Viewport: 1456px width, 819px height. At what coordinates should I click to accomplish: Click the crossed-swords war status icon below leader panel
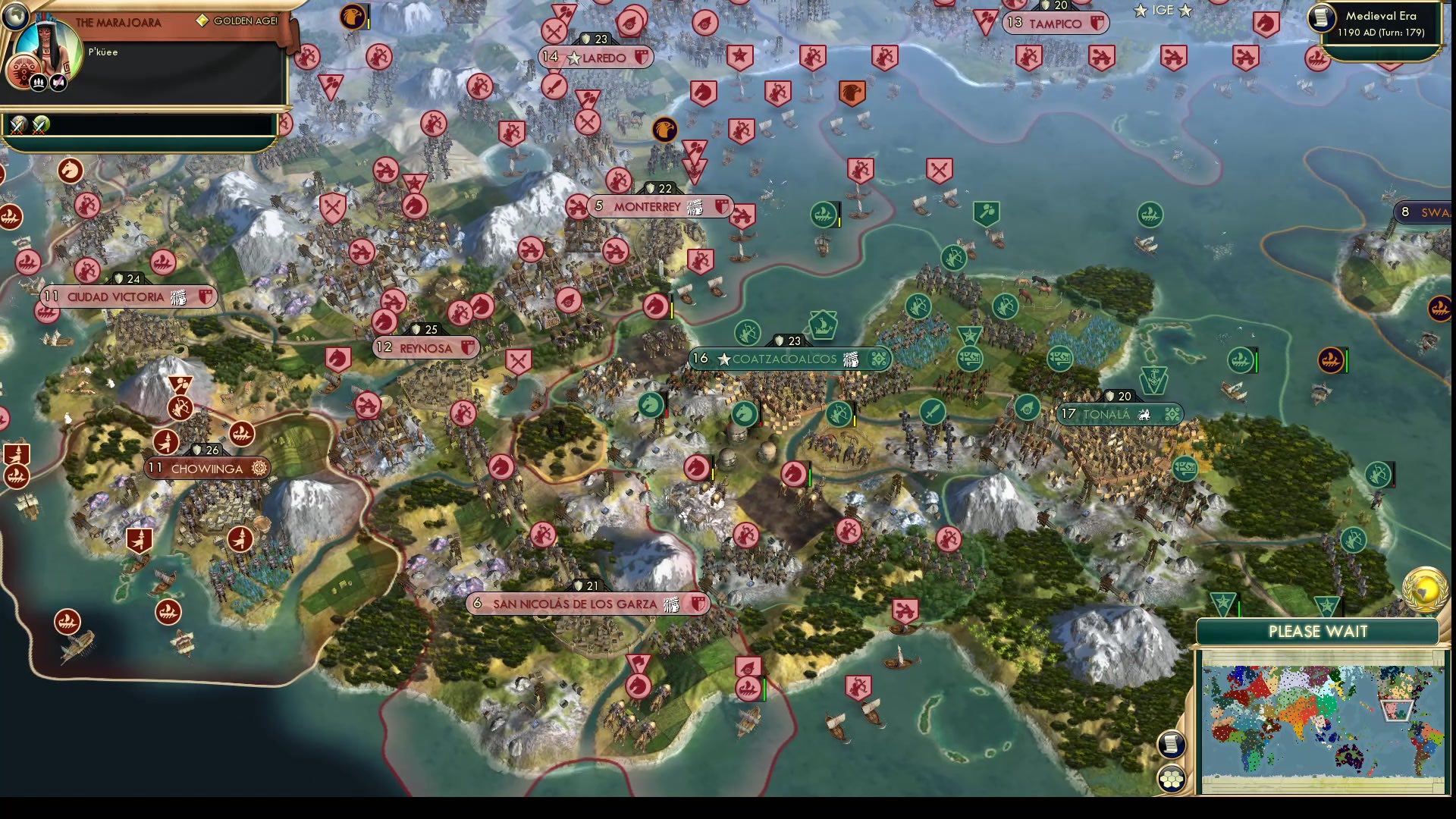coord(17,124)
